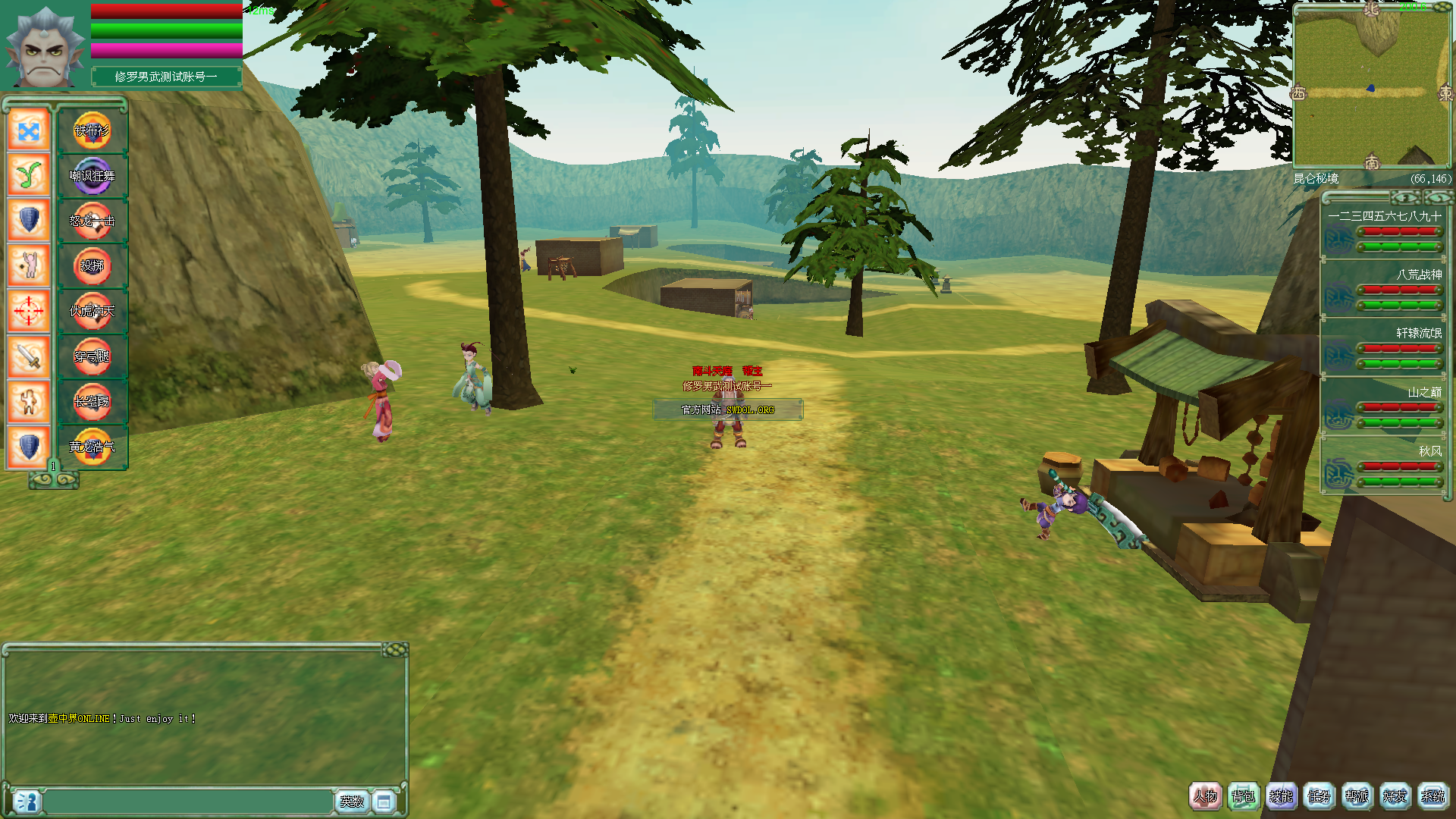Image resolution: width=1456 pixels, height=819 pixels.
Task: Select the 投掷 throwing skill icon
Action: 93,266
